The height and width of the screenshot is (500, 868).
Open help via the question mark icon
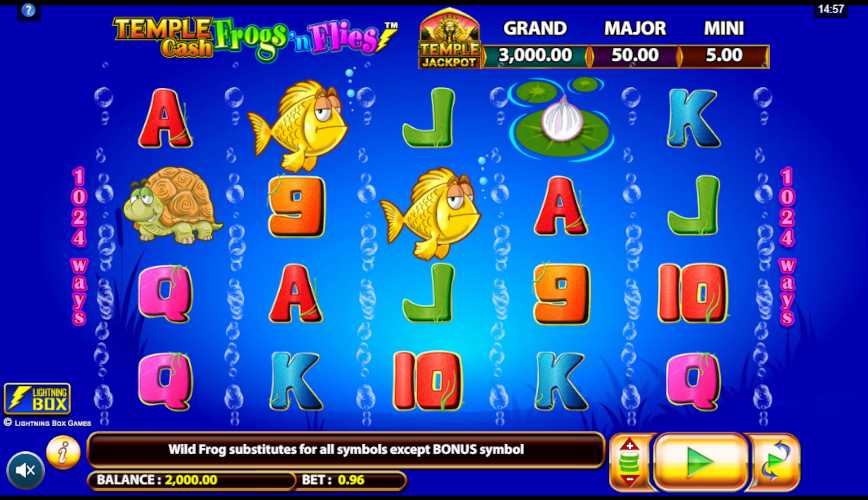coord(28,10)
